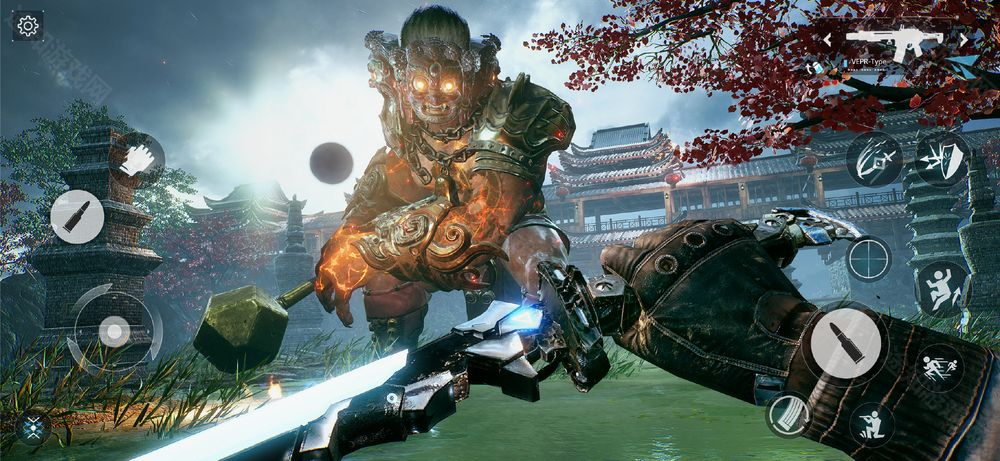Select the VEPR rifle weapon icon
Viewport: 1000px width, 461px height.
click(894, 40)
